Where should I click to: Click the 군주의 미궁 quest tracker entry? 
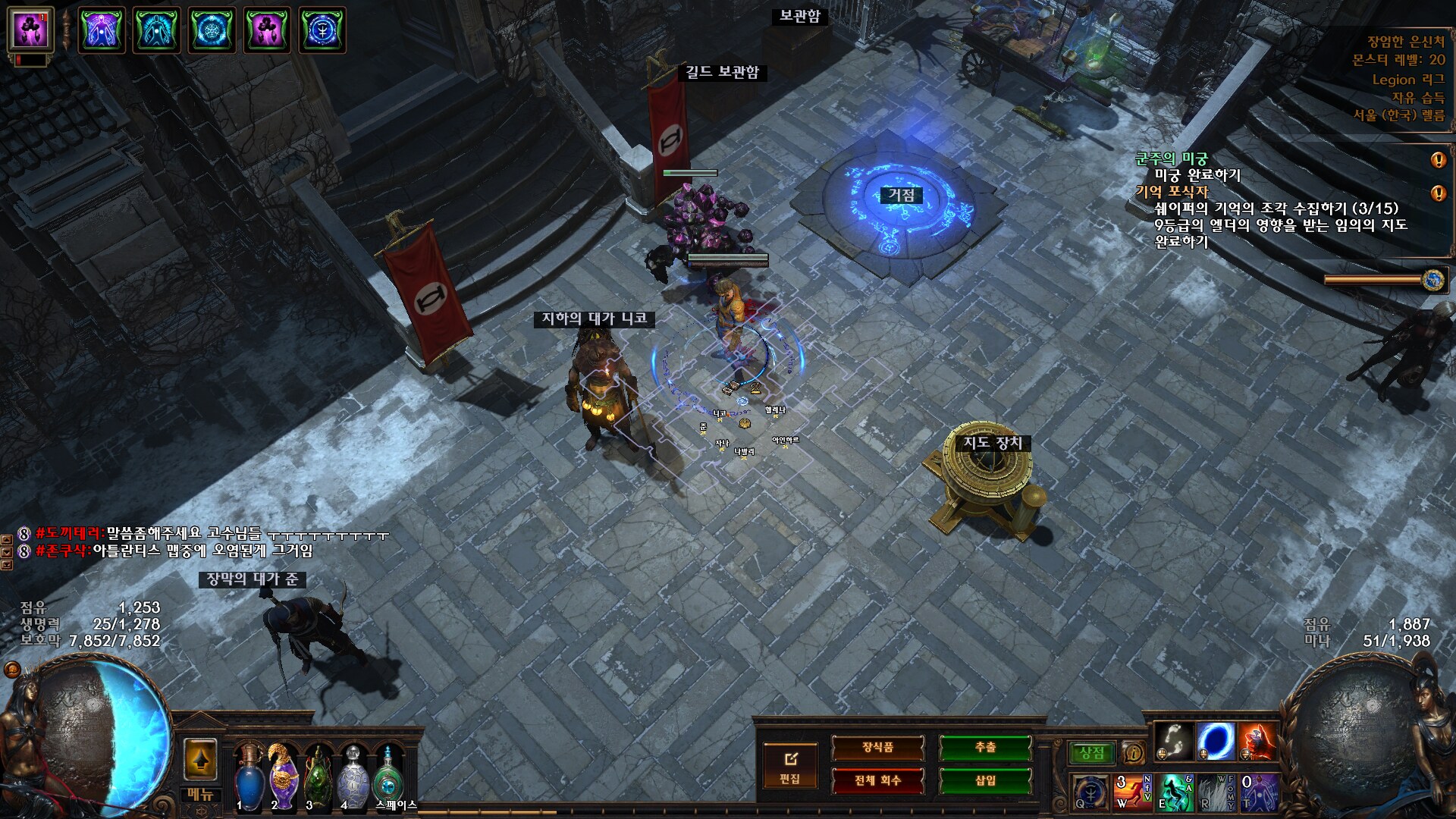coord(1171,158)
